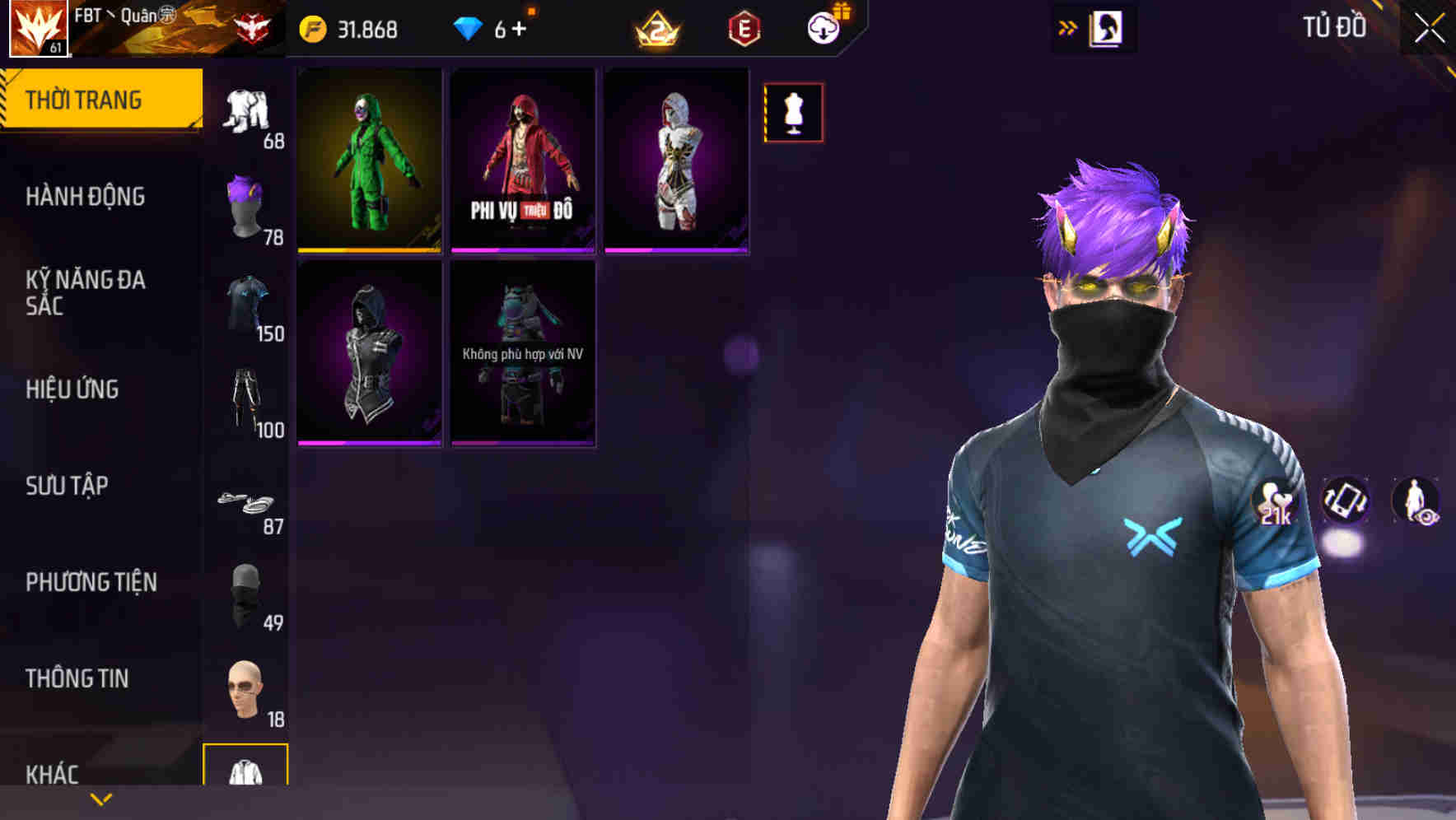Open the cloud download gift icon
This screenshot has width=1456, height=820.
click(x=824, y=27)
